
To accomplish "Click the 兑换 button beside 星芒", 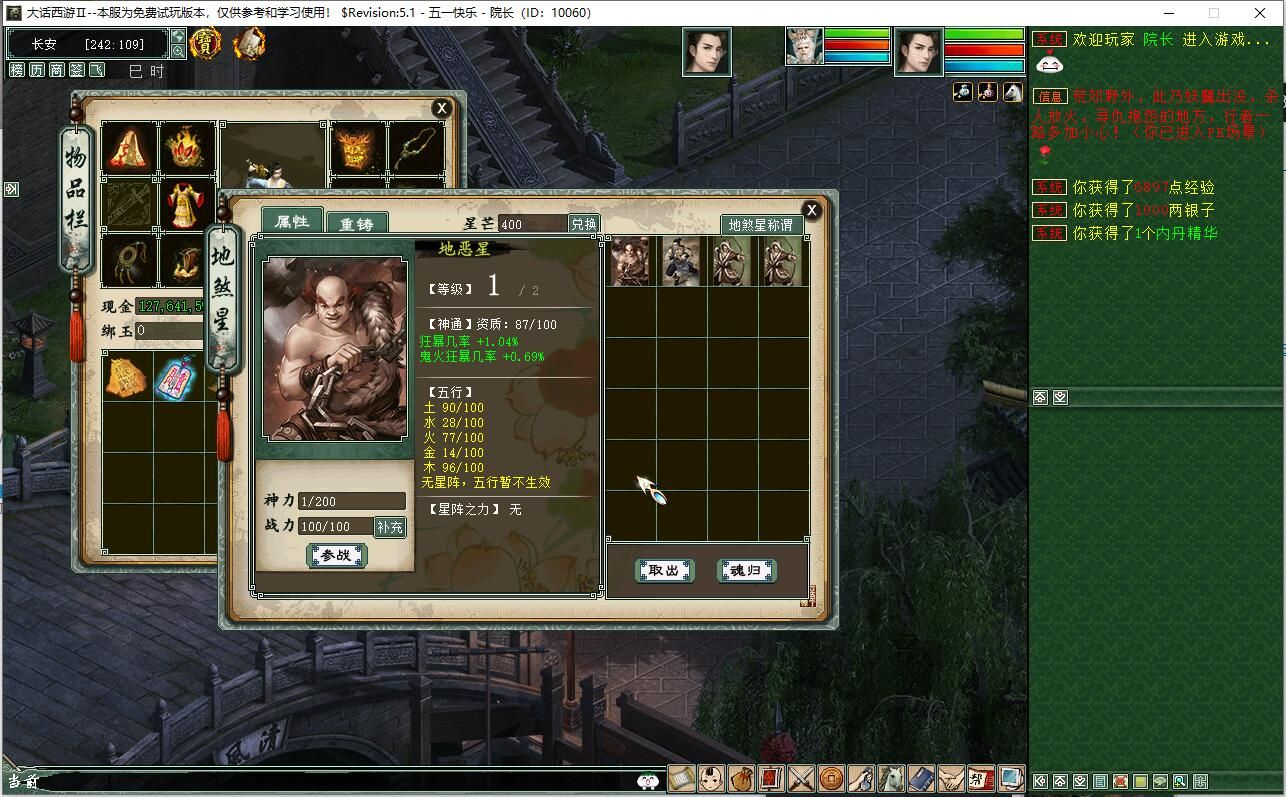I will [583, 224].
